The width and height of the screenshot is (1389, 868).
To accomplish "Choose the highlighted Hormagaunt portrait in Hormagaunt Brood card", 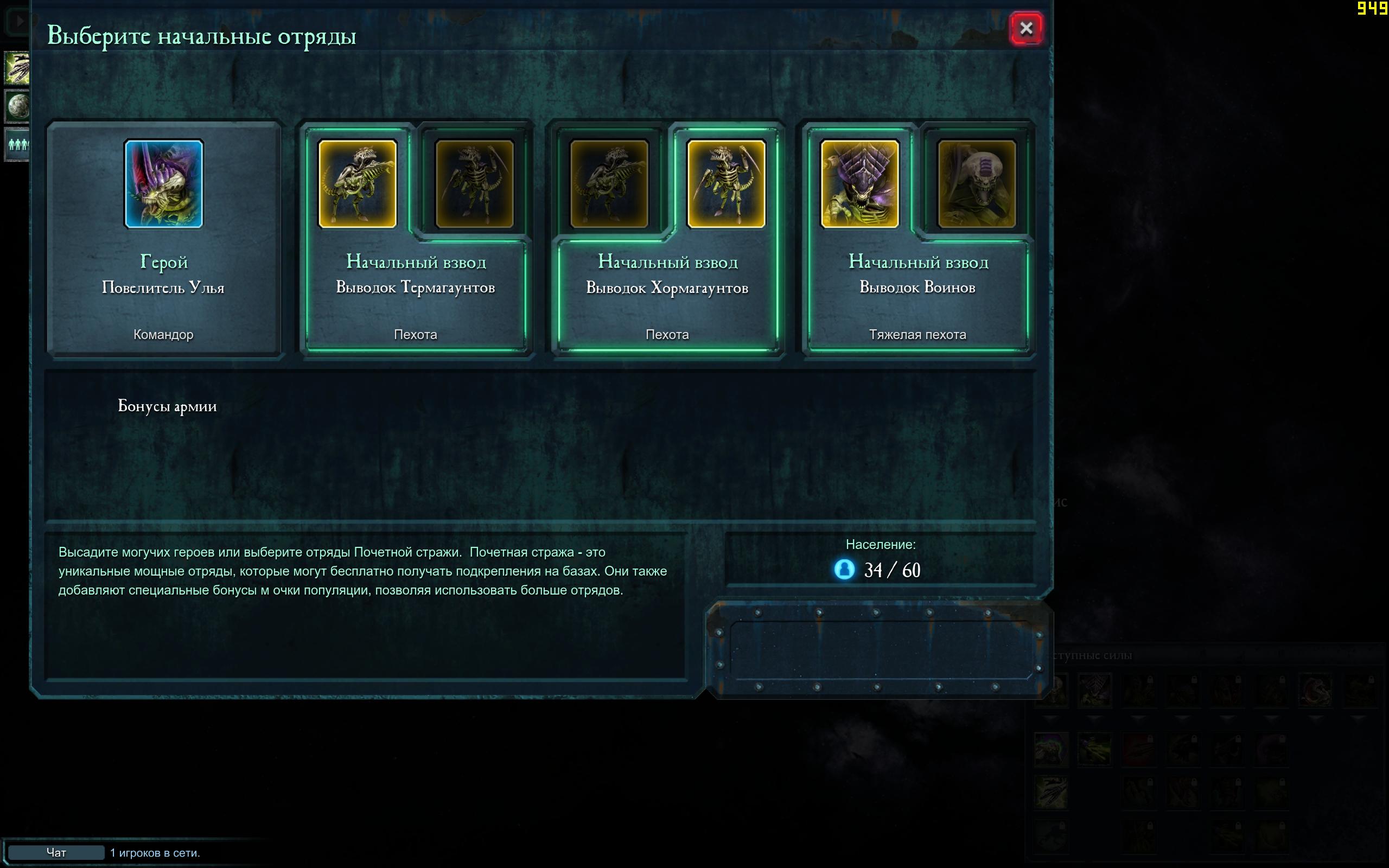I will tap(726, 184).
